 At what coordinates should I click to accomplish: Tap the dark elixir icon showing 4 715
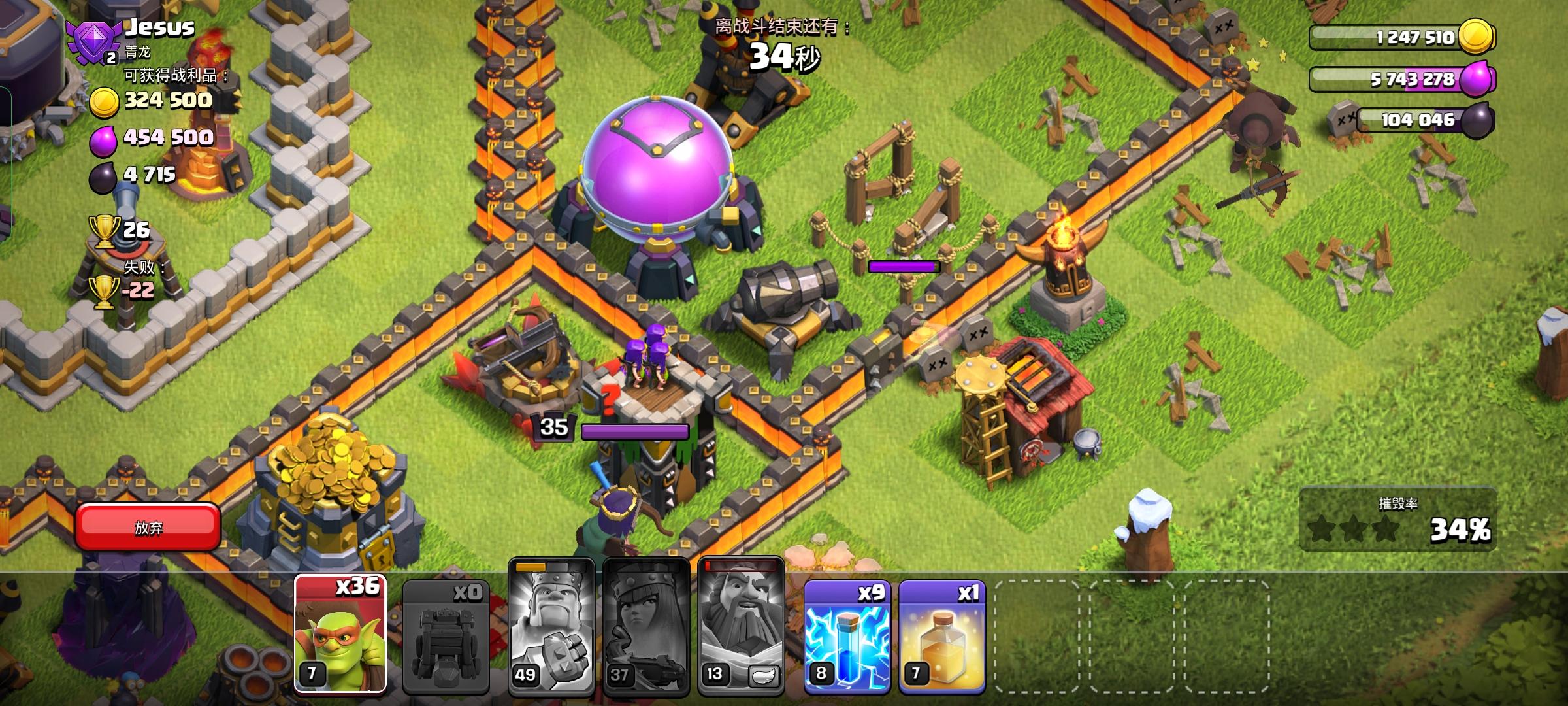101,175
